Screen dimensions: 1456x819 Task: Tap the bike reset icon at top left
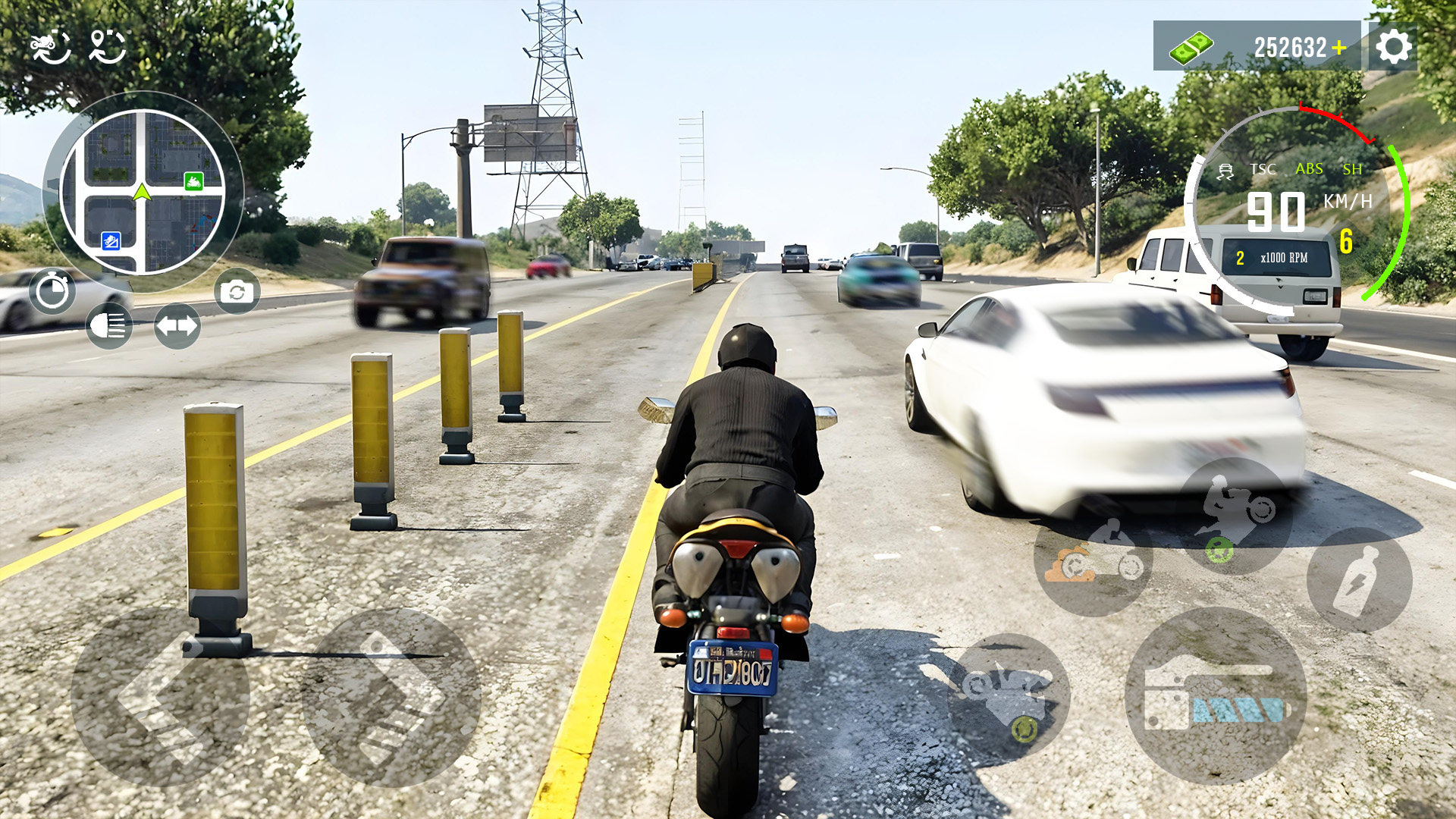point(50,47)
